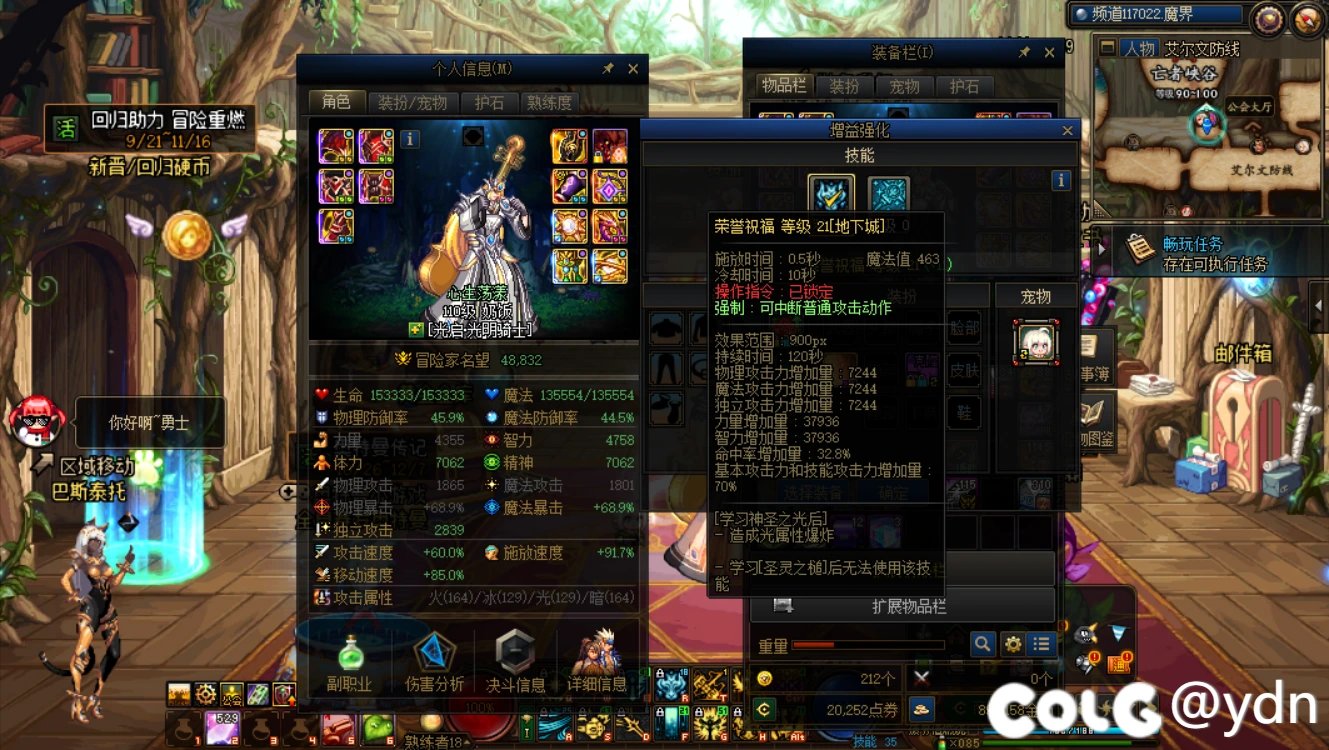Click the inventory search magnifier icon

(983, 644)
